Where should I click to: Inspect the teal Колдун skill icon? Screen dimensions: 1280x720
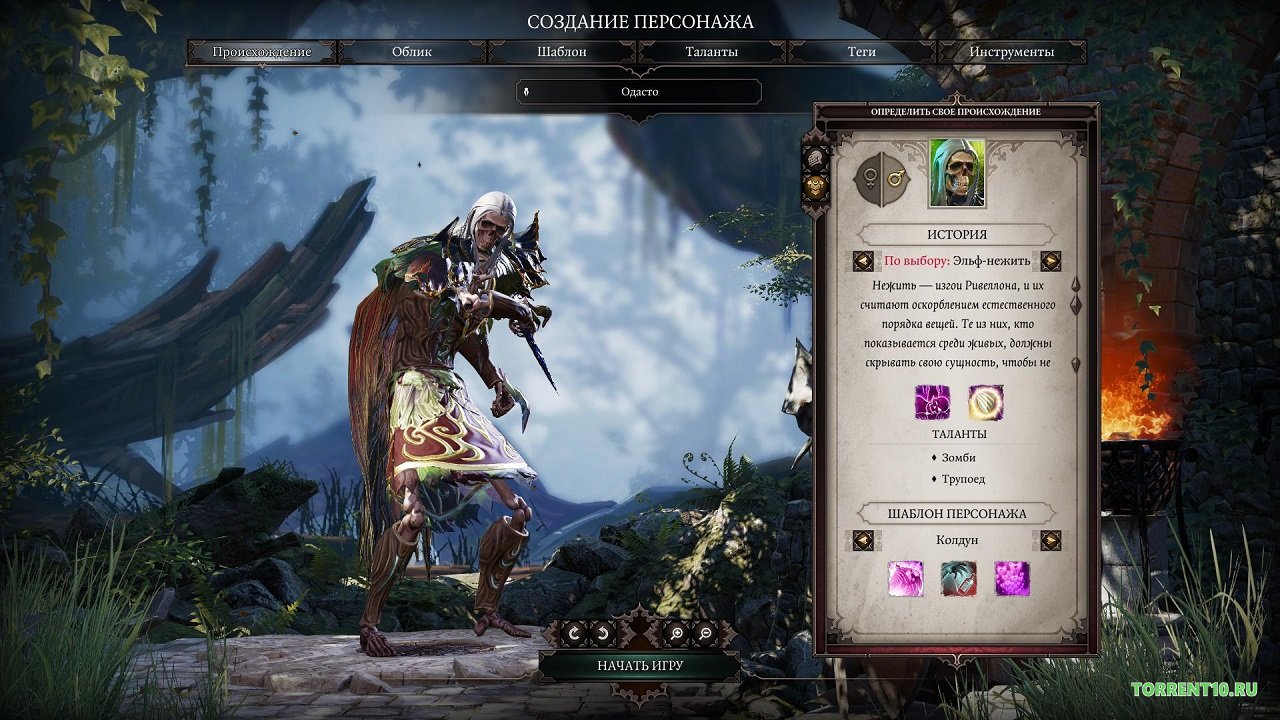(x=958, y=579)
